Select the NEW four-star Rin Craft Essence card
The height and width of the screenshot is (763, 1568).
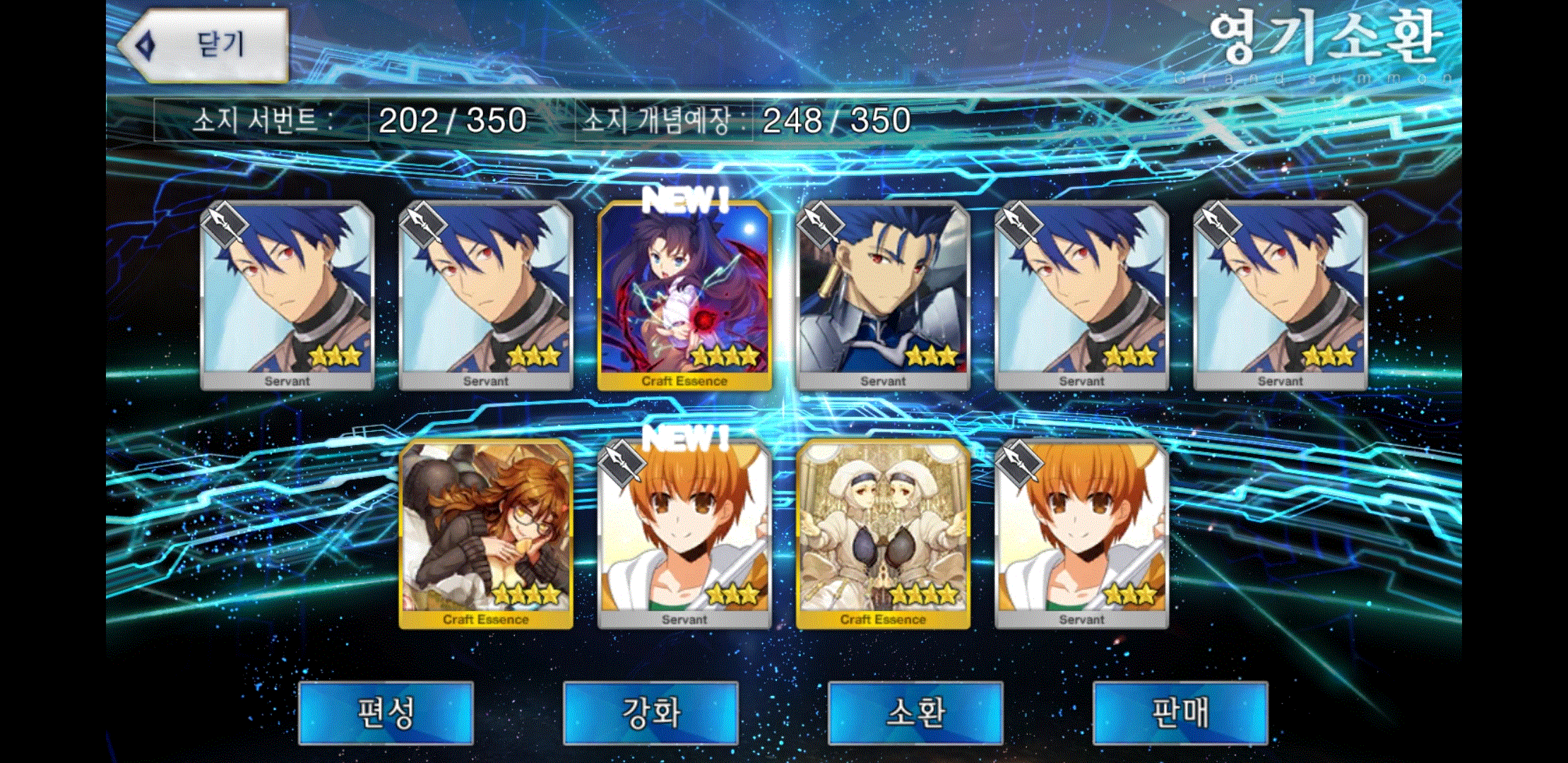point(684,295)
